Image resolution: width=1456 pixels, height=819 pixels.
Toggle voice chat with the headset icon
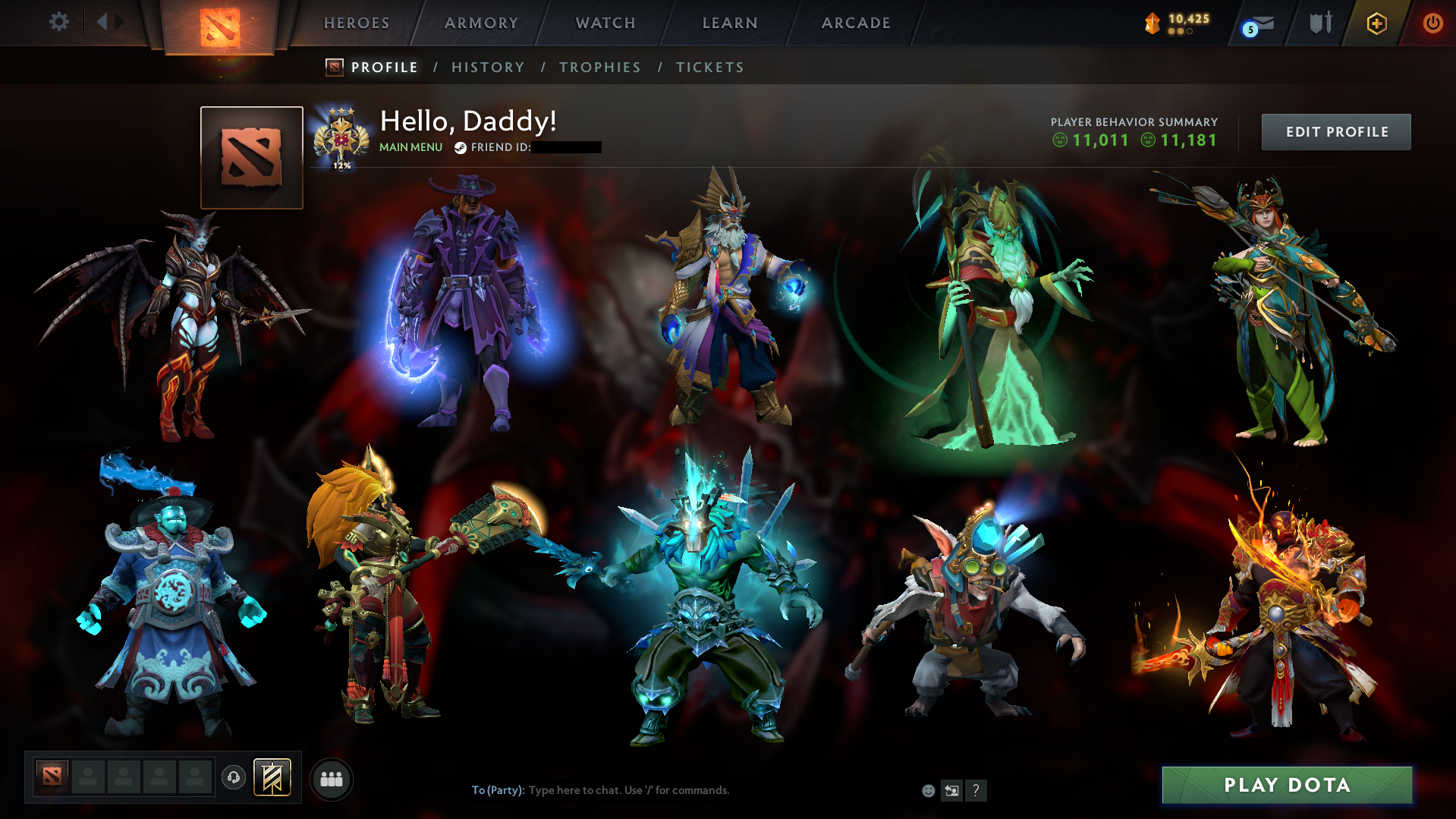pos(233,776)
